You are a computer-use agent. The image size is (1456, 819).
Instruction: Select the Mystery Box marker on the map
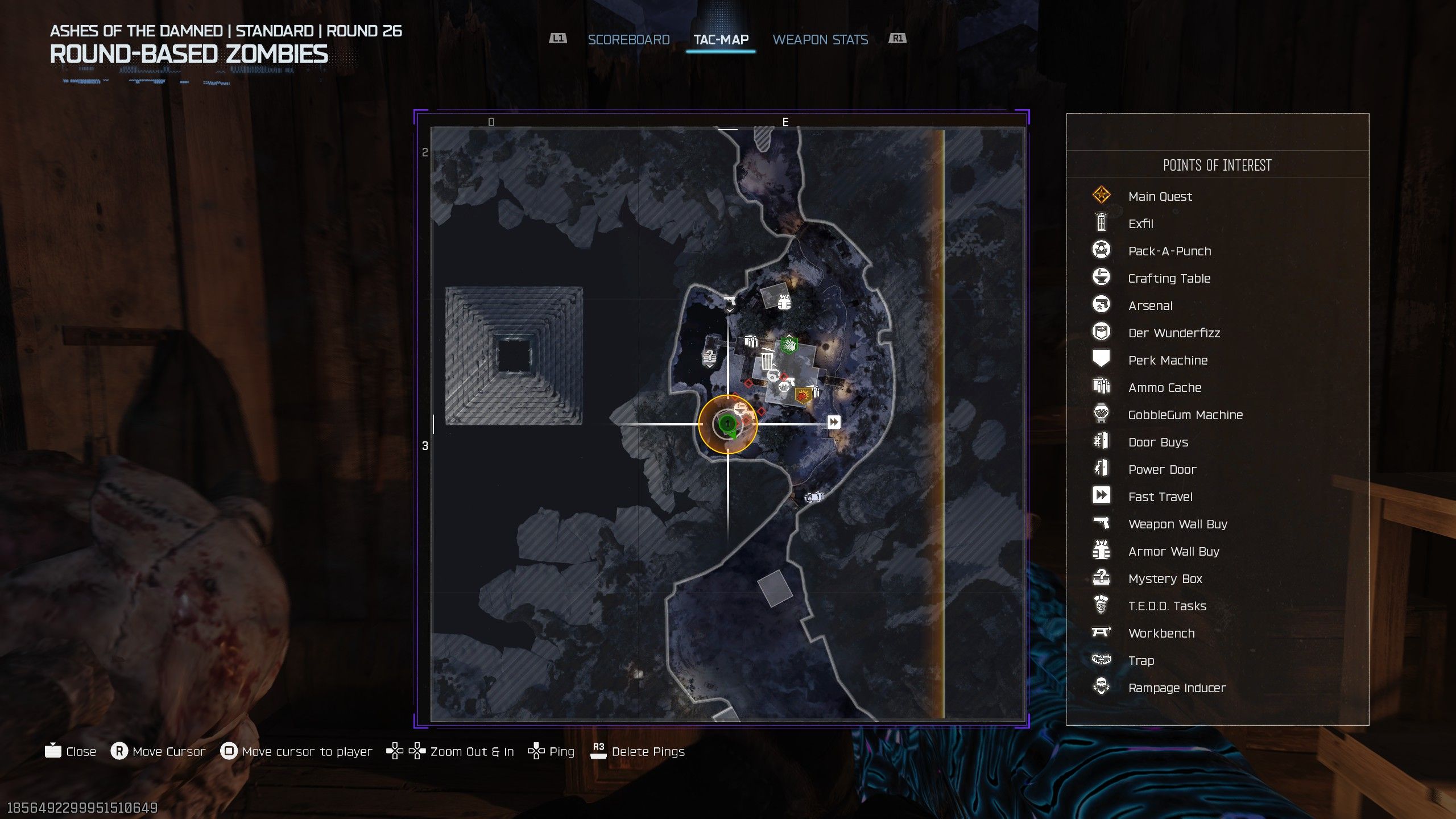[x=709, y=357]
